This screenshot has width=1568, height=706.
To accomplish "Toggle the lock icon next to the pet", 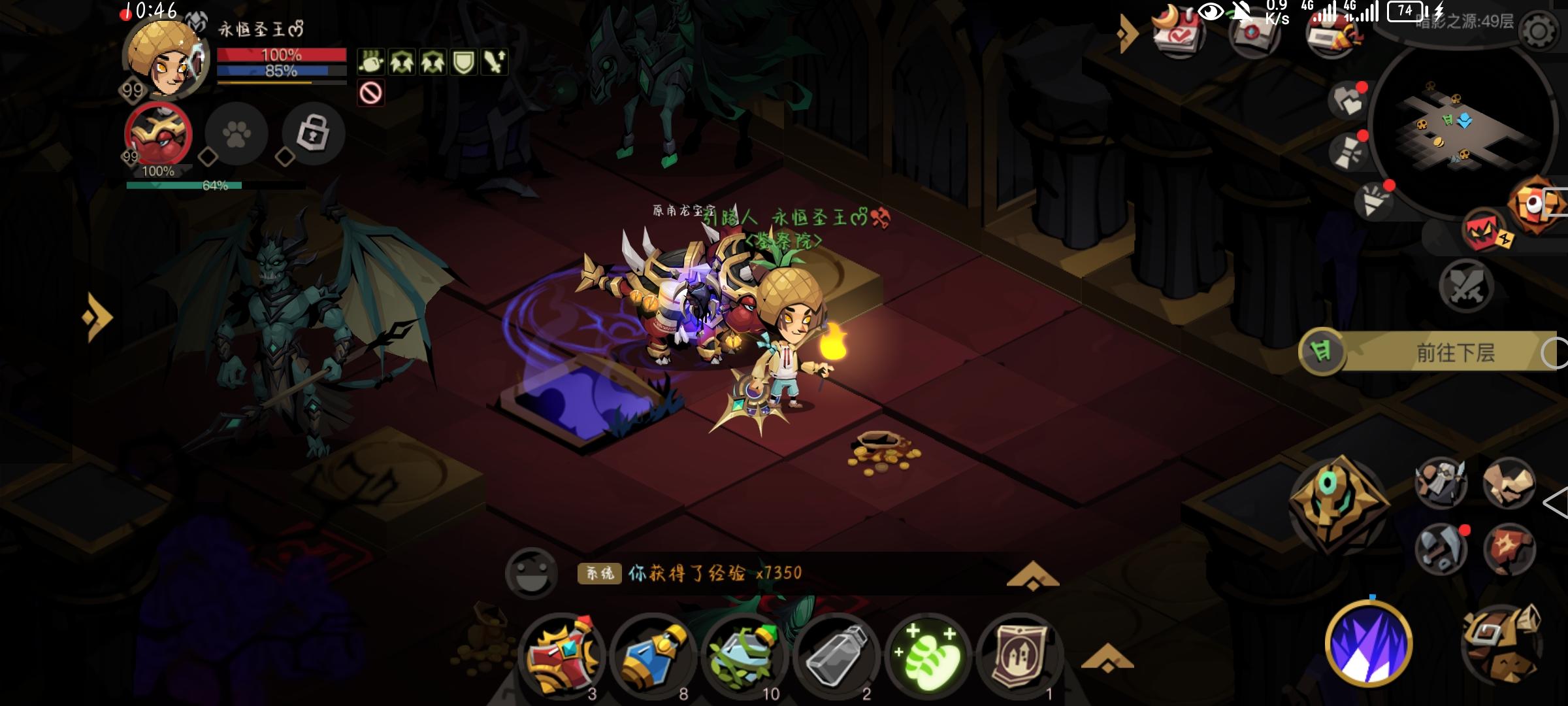I will pyautogui.click(x=312, y=134).
